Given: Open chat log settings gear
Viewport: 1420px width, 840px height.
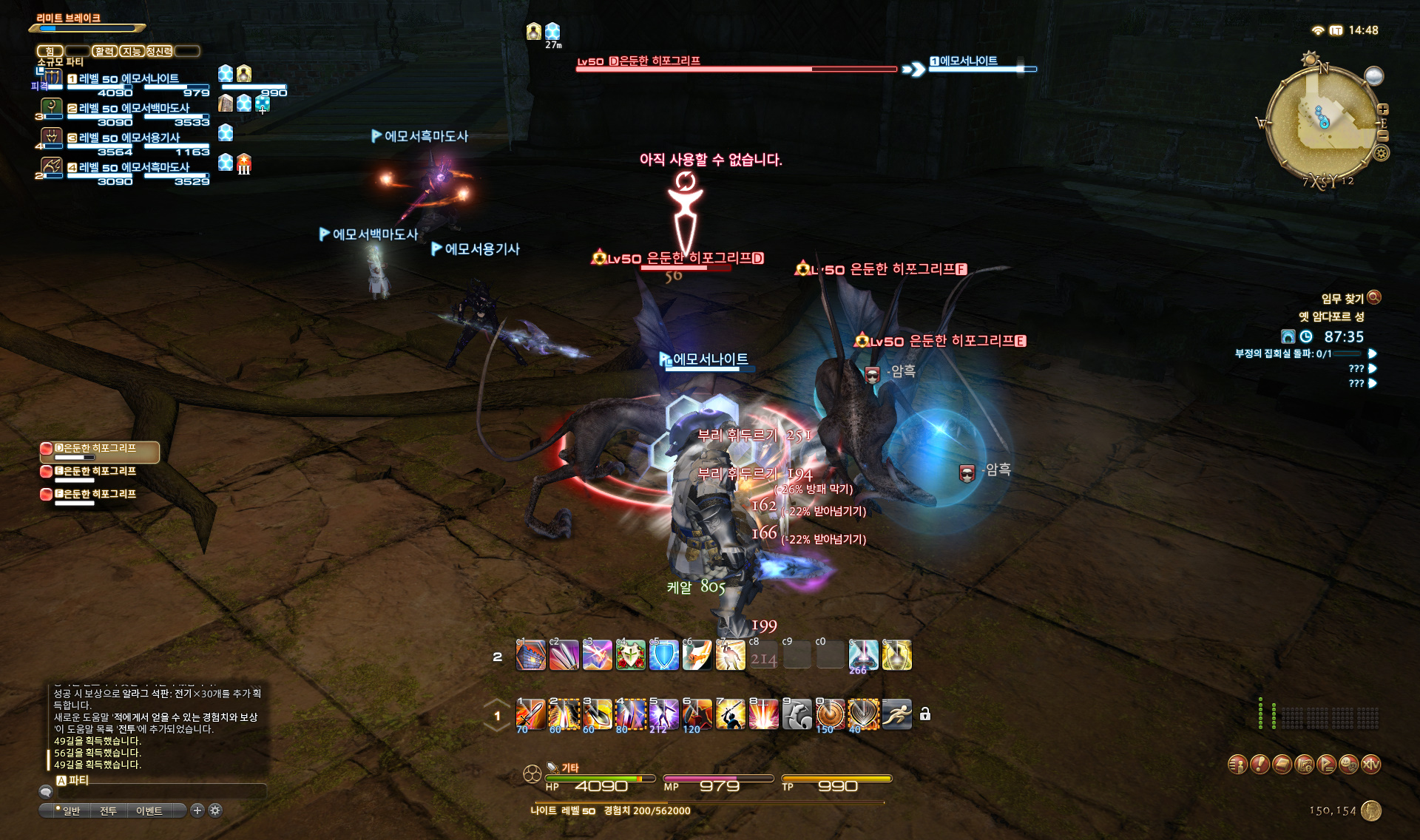Looking at the screenshot, I should pyautogui.click(x=215, y=810).
